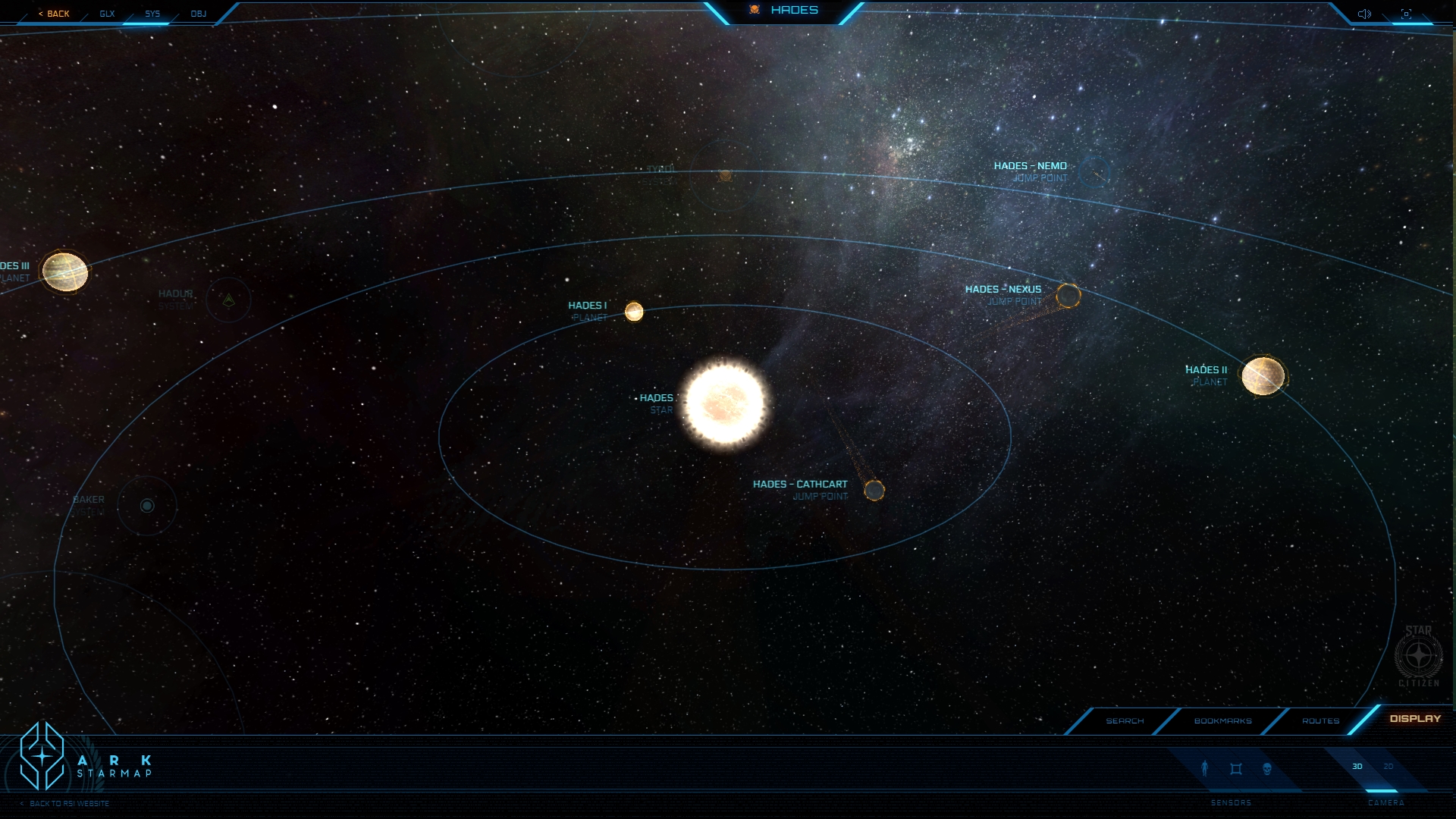
Task: Click the Hades - Nexus jump point marker
Action: 1068,296
